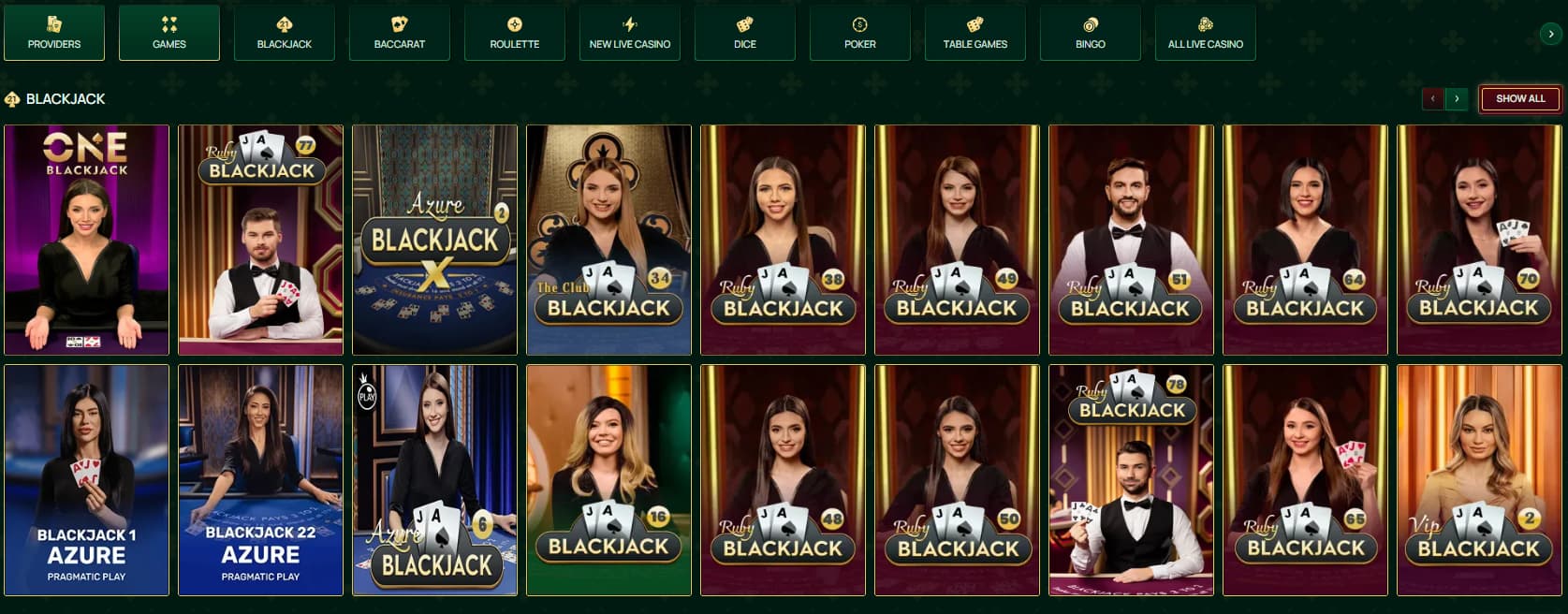
Task: Open Ruby Blackjack 77 table
Action: [260, 240]
